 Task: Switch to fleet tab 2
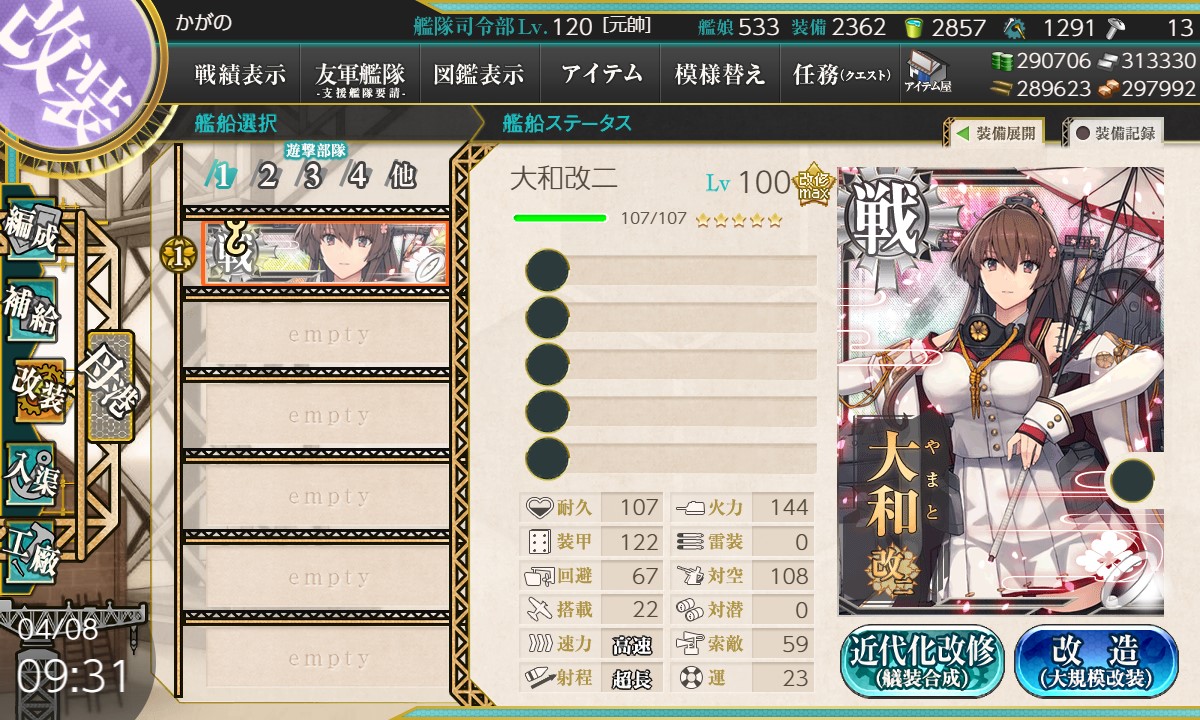(267, 177)
